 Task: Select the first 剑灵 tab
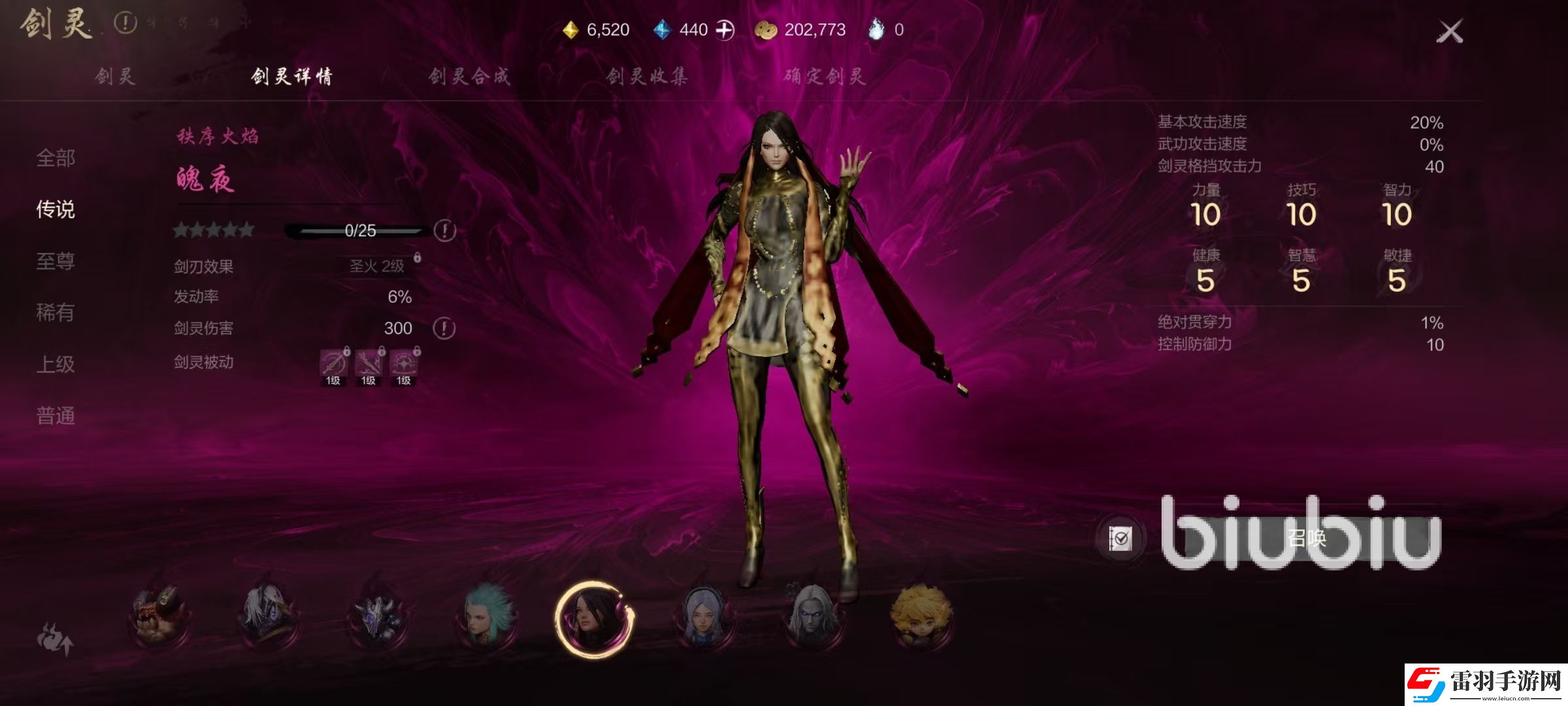pos(115,76)
